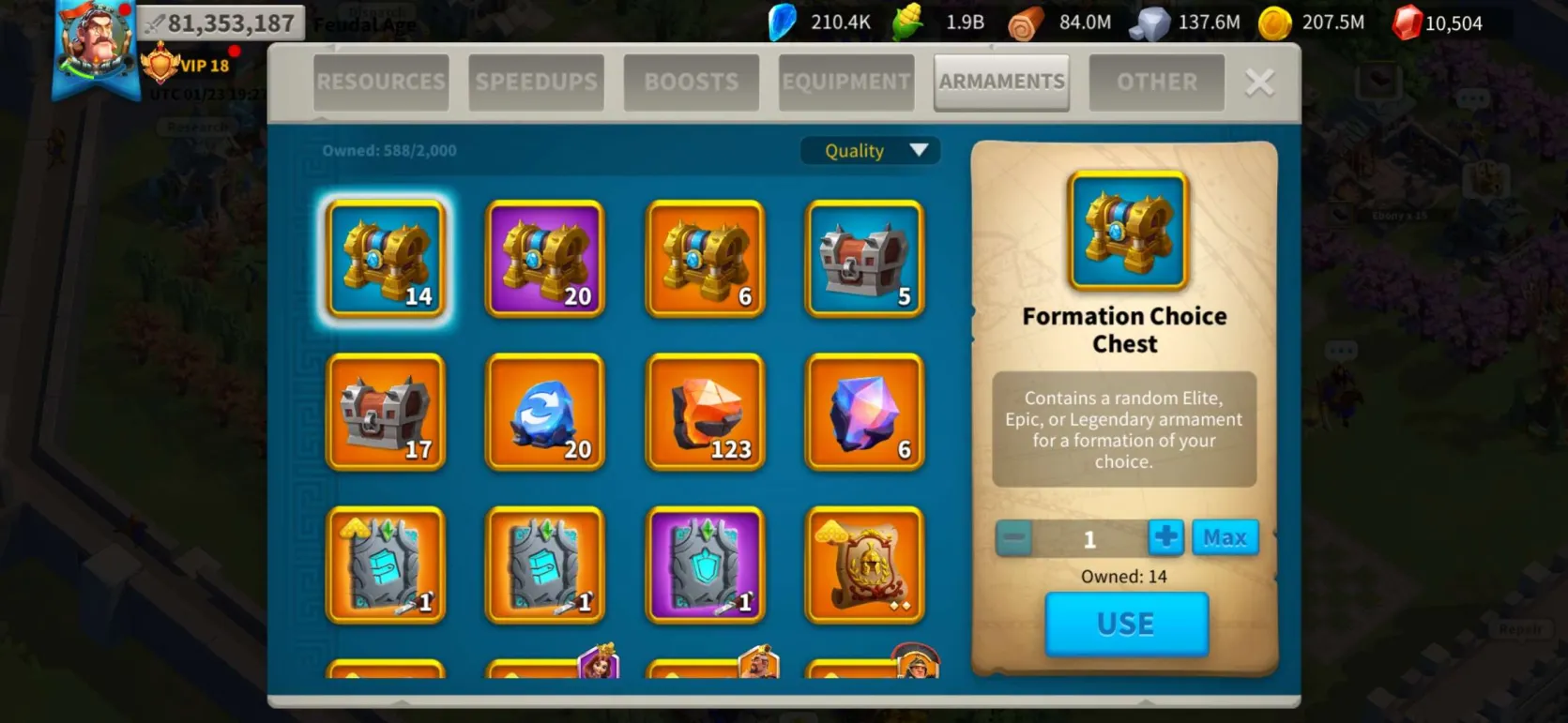Select the purple golden chest with 20
The width and height of the screenshot is (1568, 723).
545,259
